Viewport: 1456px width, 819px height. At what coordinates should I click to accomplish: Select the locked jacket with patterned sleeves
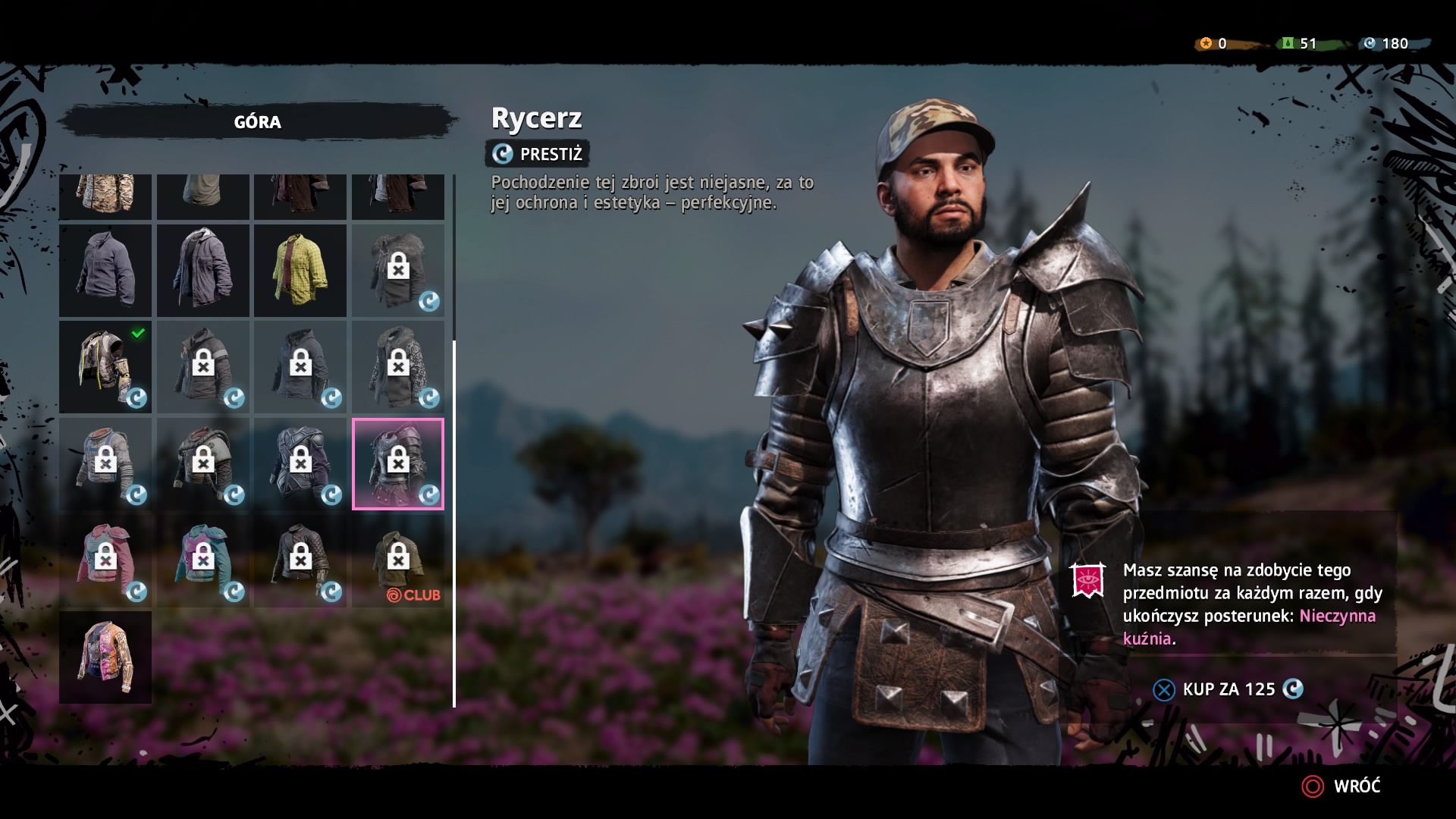[398, 367]
